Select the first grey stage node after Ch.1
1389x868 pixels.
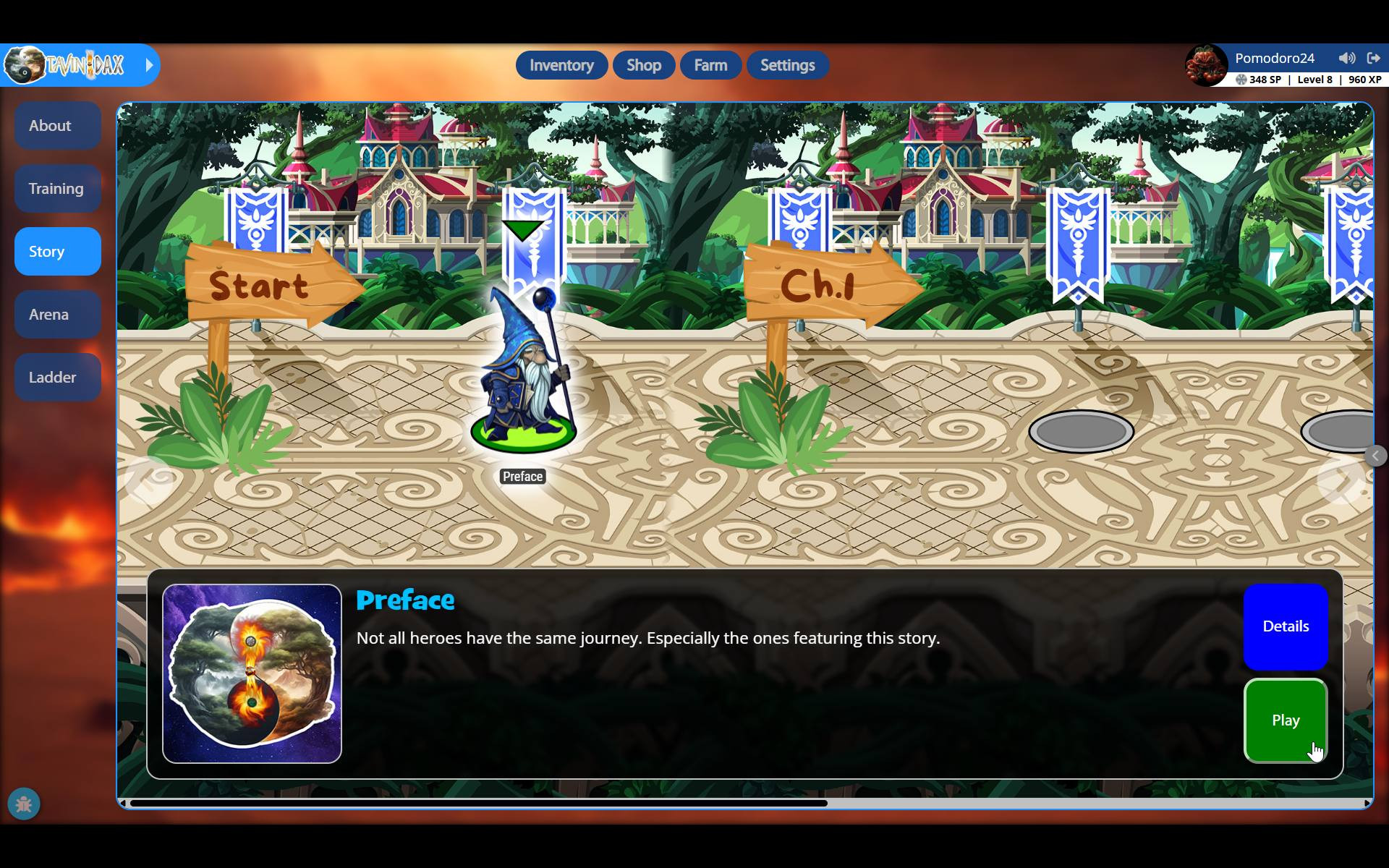tap(1081, 432)
